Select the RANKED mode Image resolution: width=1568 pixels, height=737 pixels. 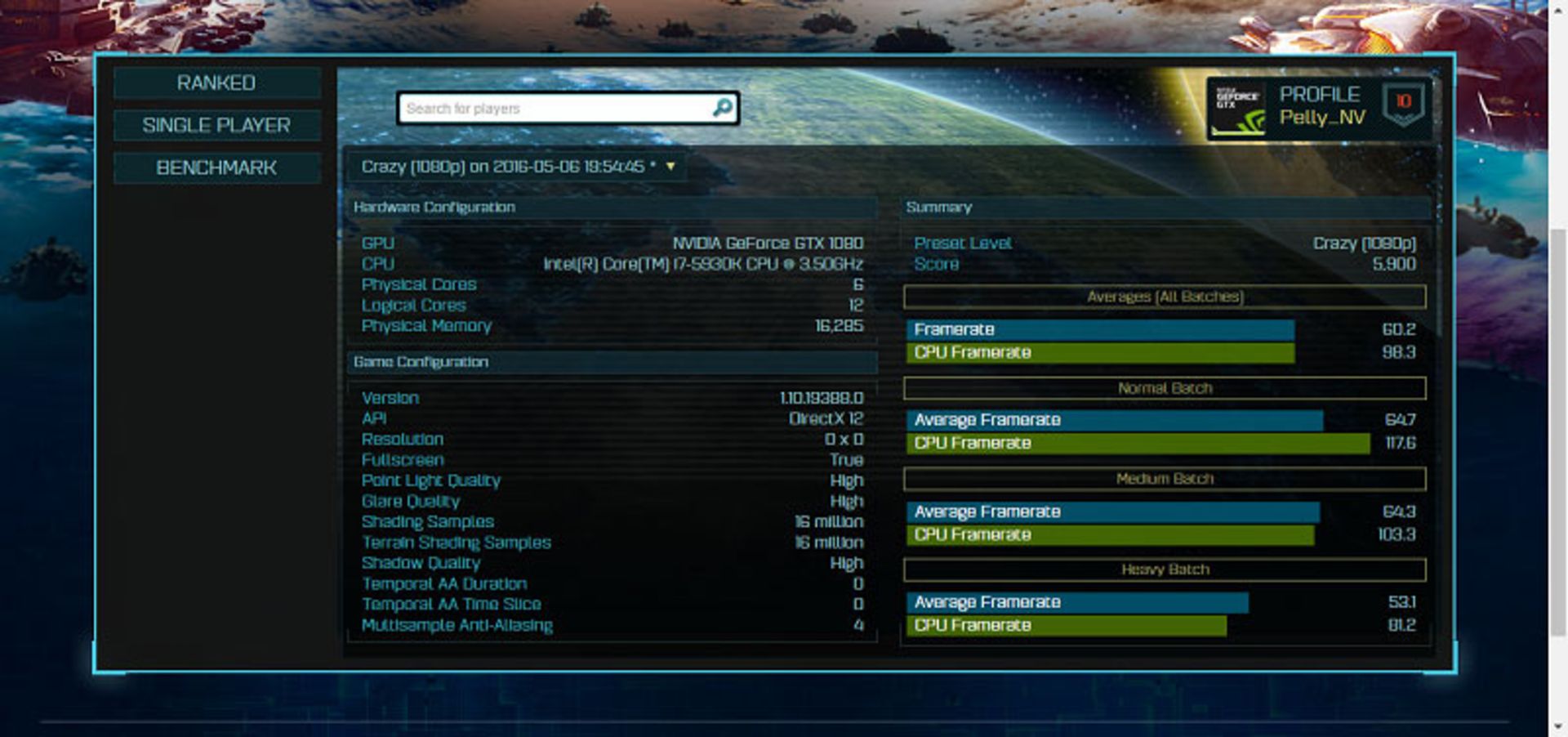point(216,83)
